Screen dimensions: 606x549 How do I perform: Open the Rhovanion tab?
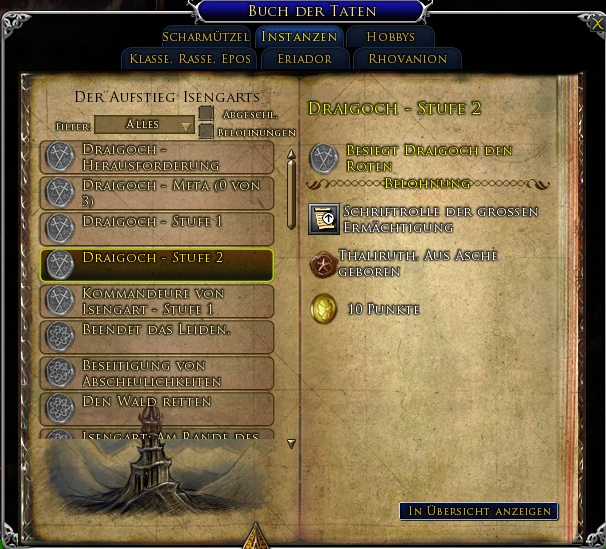tap(408, 59)
